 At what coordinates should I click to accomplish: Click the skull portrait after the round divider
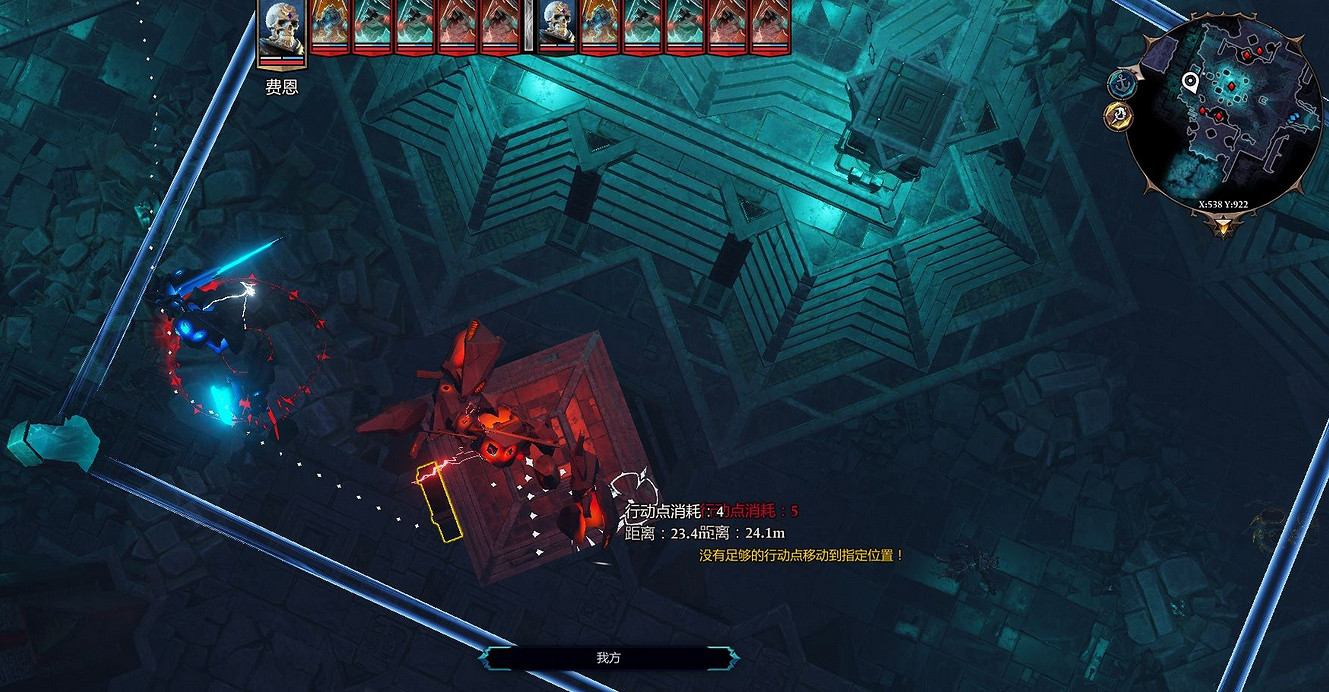coord(558,26)
